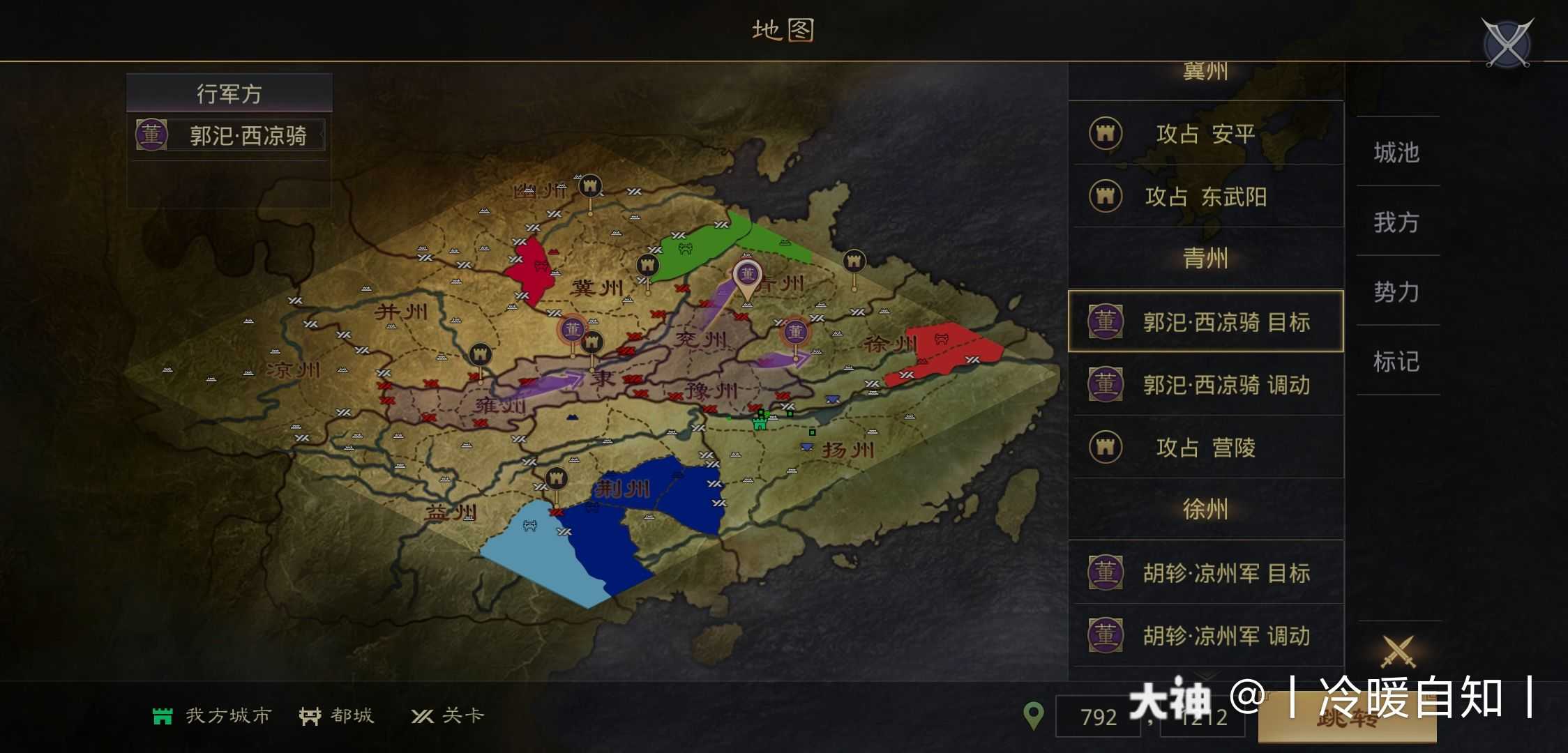Click the 关卡 pass icon in the legend
The height and width of the screenshot is (753, 1568).
pyautogui.click(x=423, y=715)
